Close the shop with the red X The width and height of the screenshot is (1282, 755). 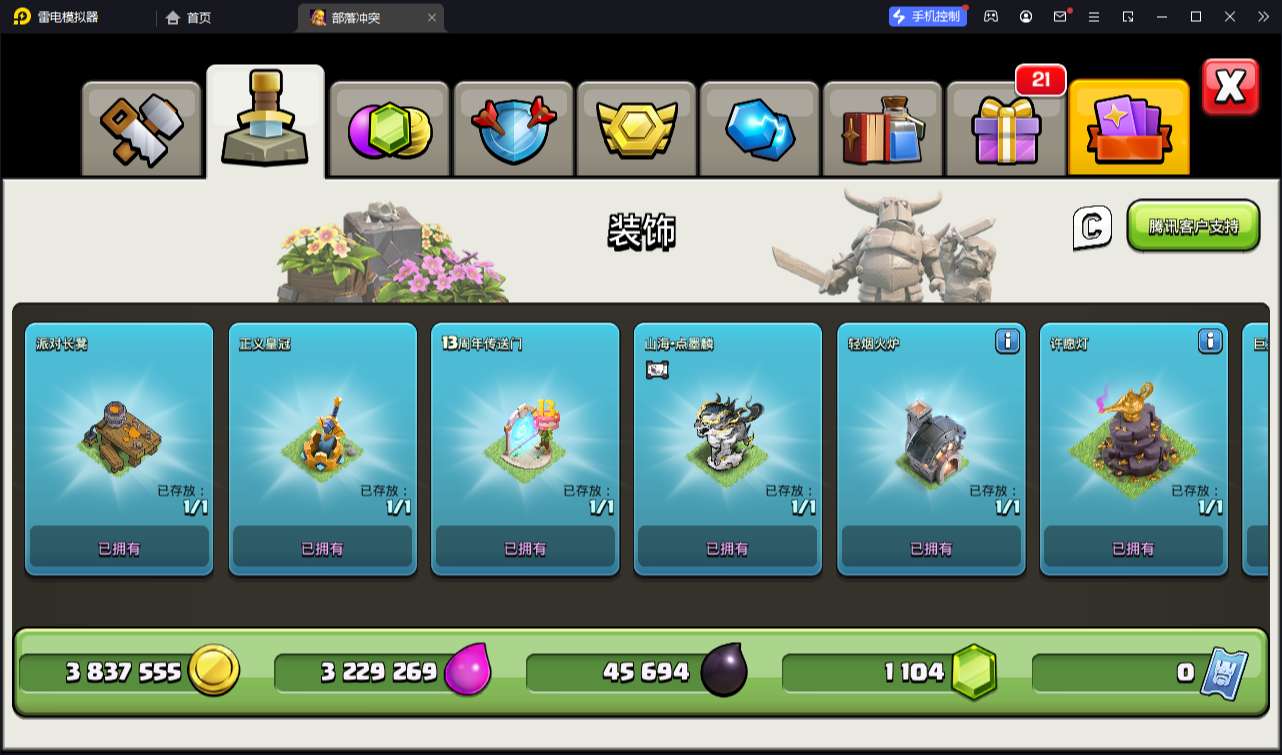[1230, 88]
